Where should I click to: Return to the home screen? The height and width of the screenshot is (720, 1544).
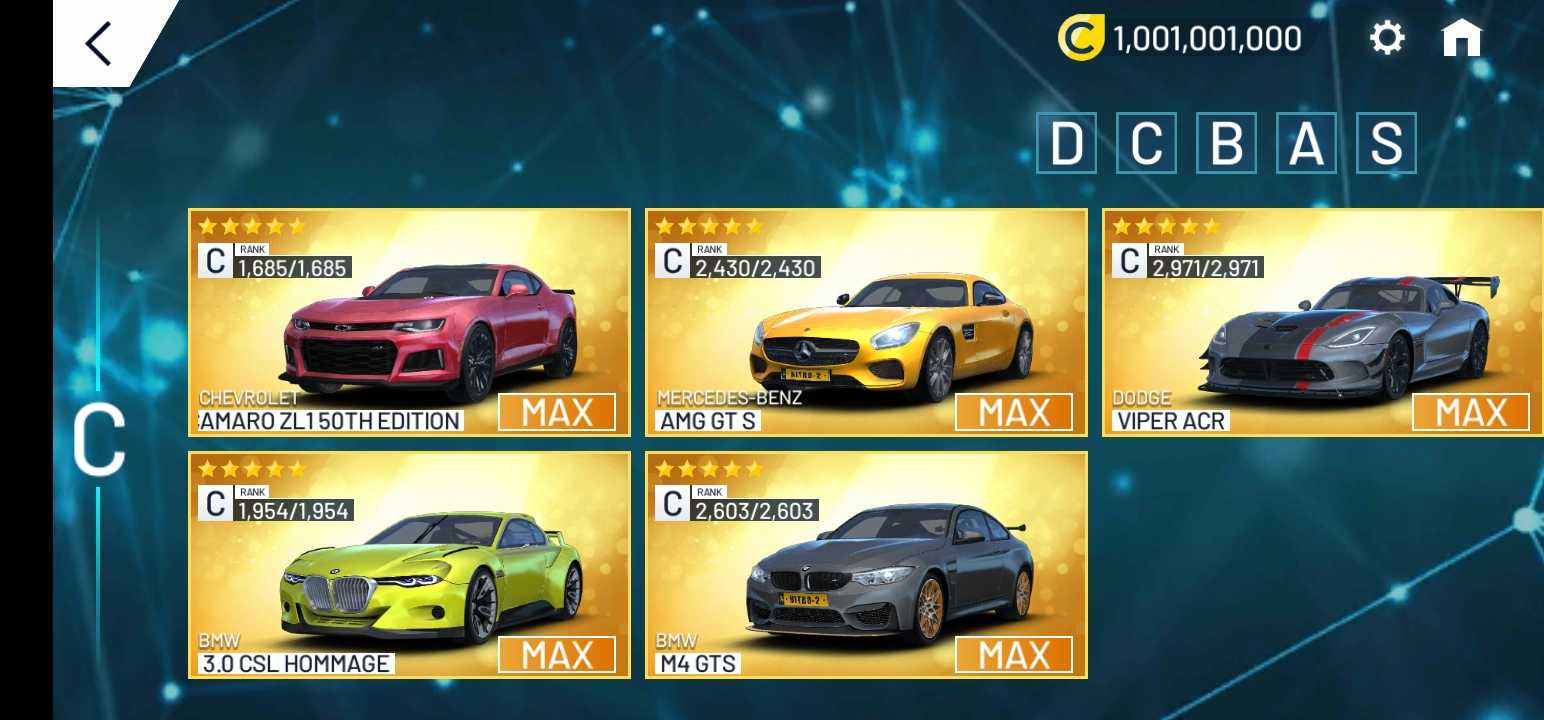[x=1461, y=39]
